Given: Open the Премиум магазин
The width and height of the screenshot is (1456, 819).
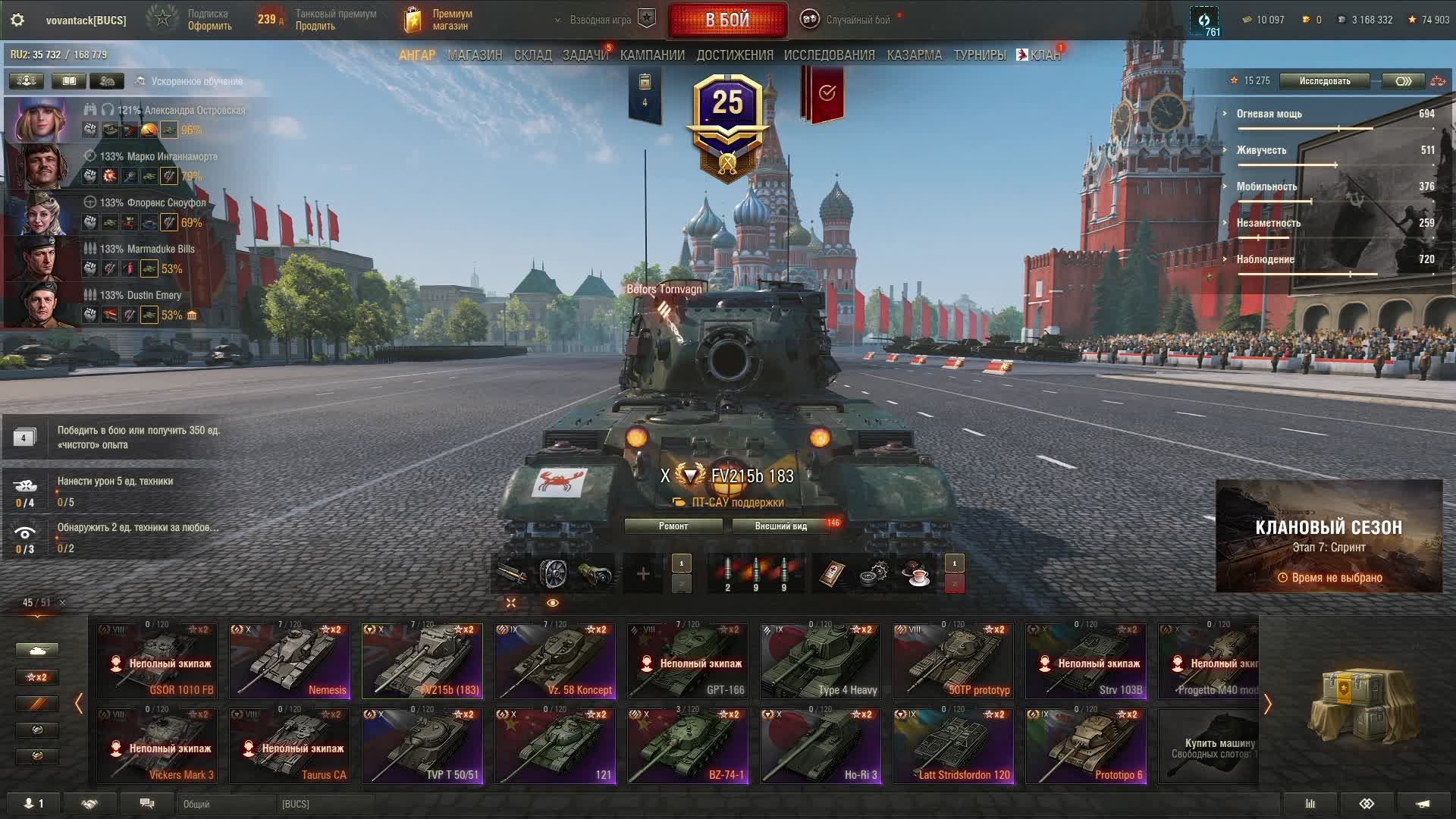Looking at the screenshot, I should point(440,20).
